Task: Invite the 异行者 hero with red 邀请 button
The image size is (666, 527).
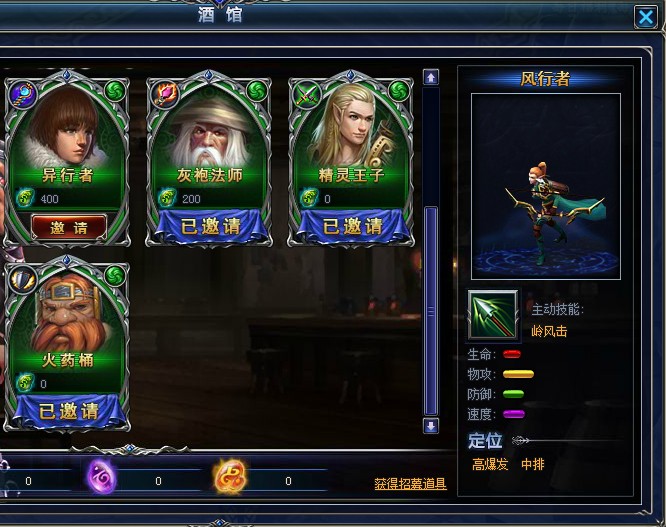Action: [x=68, y=227]
